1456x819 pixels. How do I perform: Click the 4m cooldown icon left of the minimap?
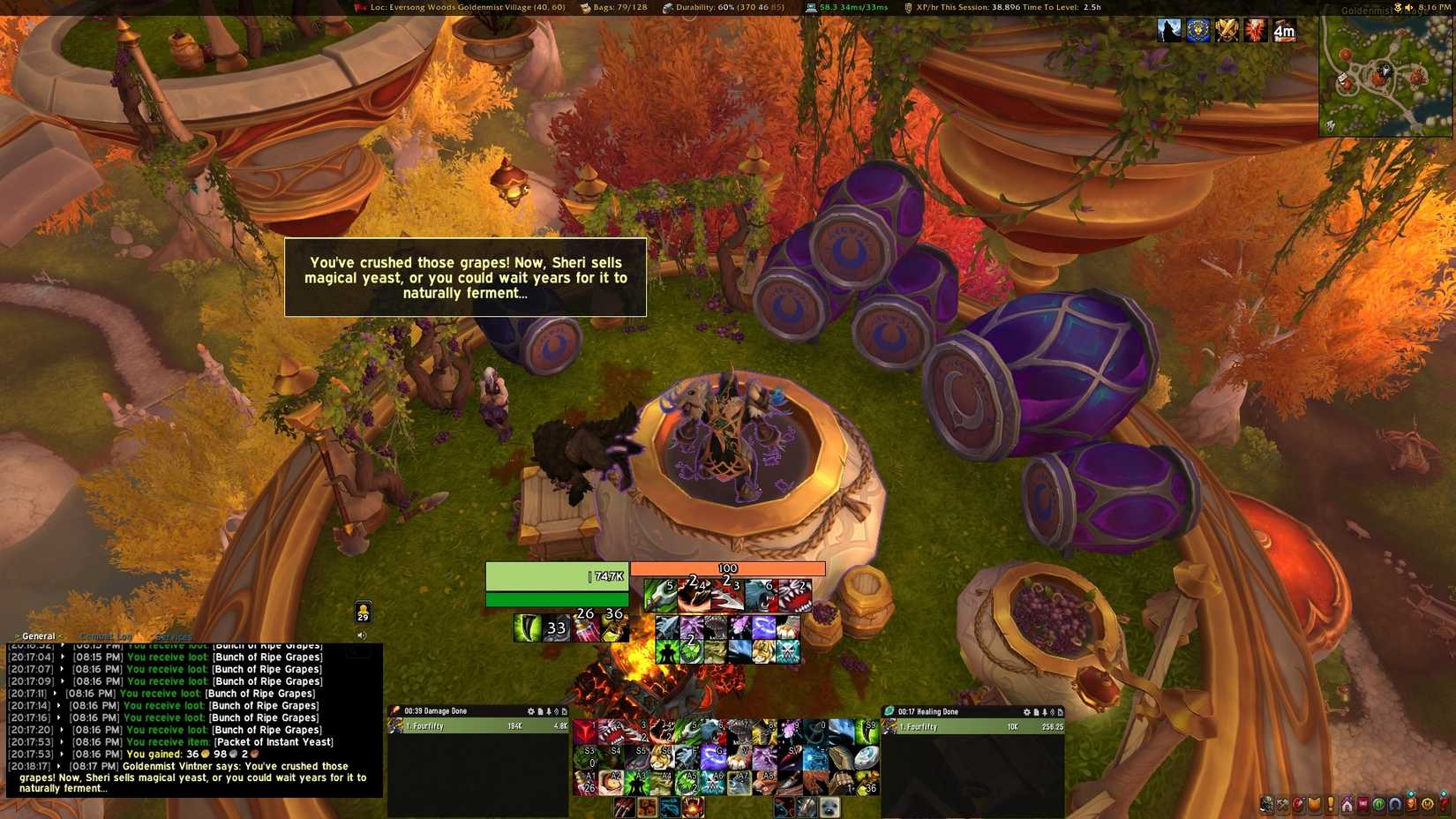coord(1285,30)
